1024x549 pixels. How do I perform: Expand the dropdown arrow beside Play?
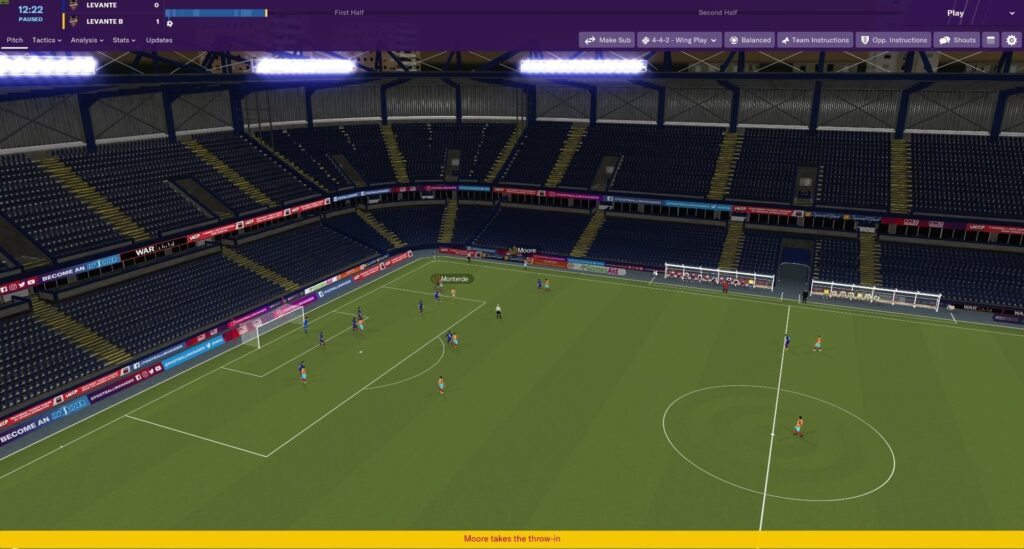click(x=1011, y=14)
